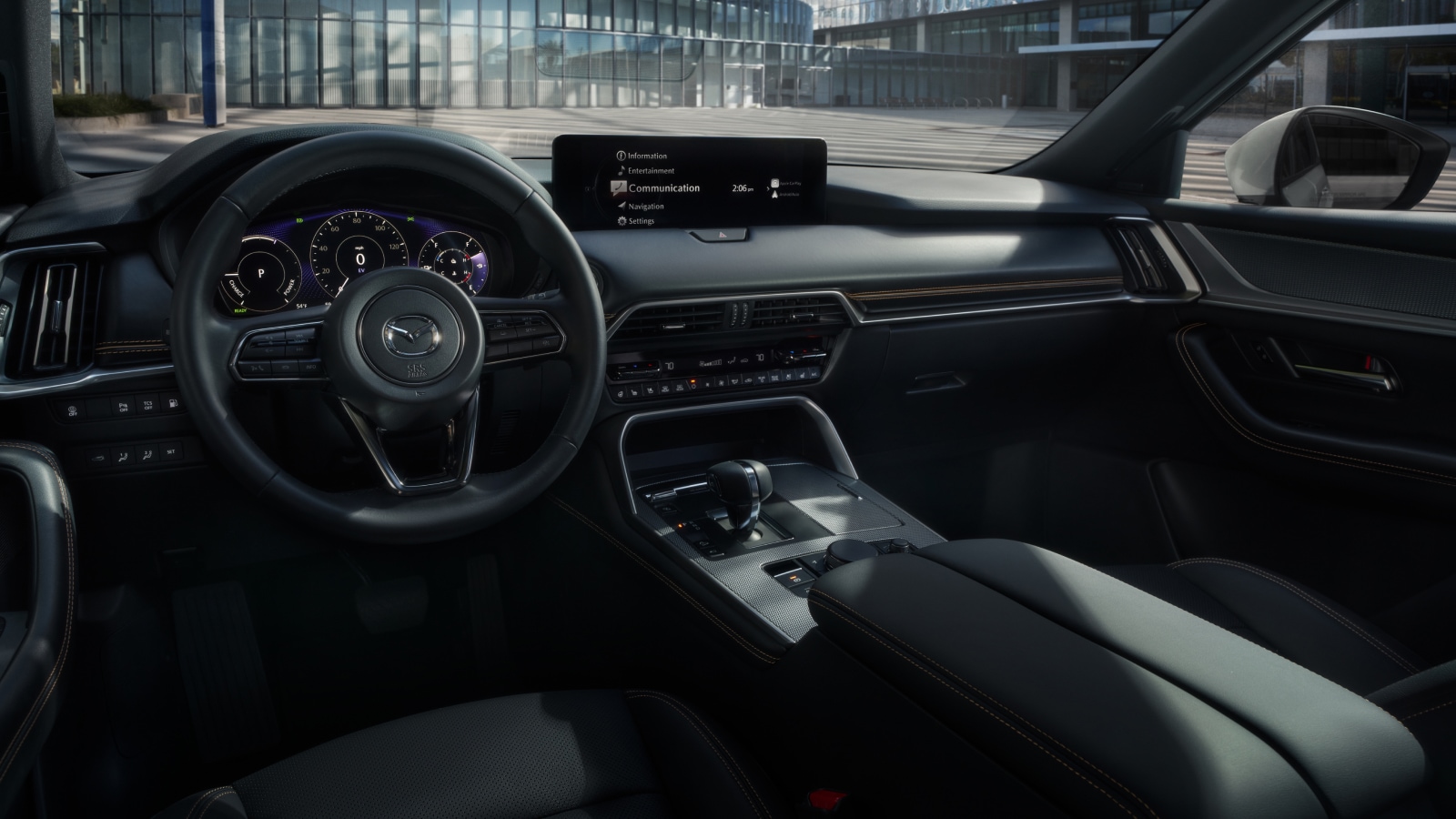Image resolution: width=1456 pixels, height=819 pixels.
Task: Open the air recirculation mode control
Action: [x=747, y=381]
